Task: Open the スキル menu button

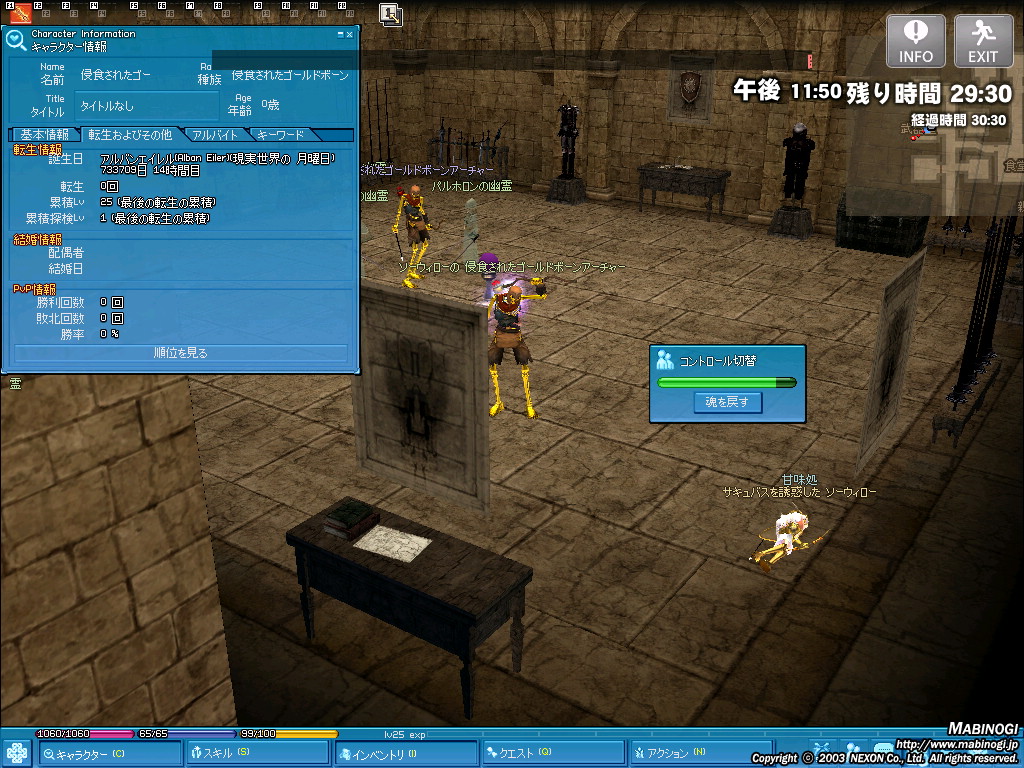Action: [x=258, y=753]
